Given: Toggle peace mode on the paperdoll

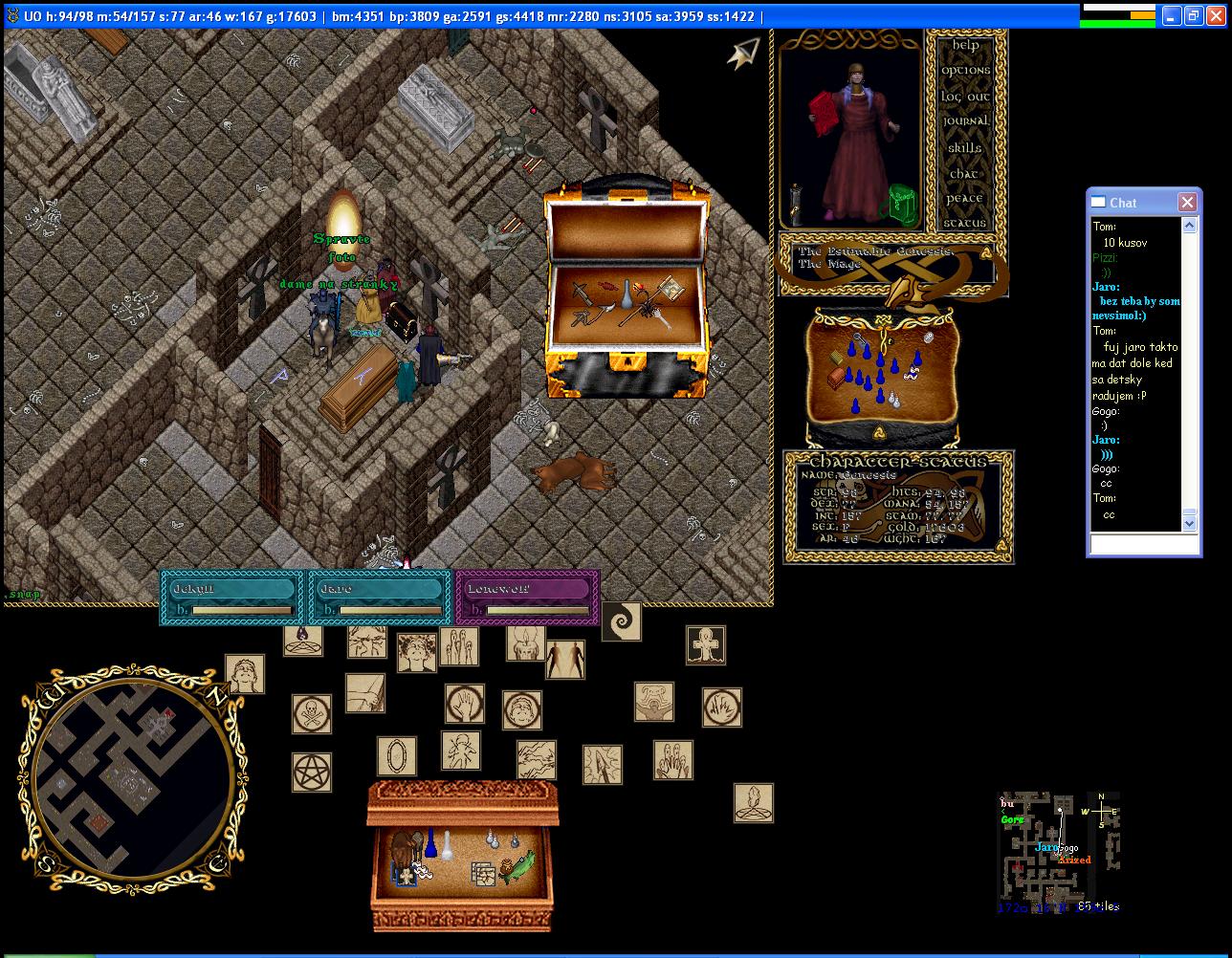Looking at the screenshot, I should click(965, 199).
